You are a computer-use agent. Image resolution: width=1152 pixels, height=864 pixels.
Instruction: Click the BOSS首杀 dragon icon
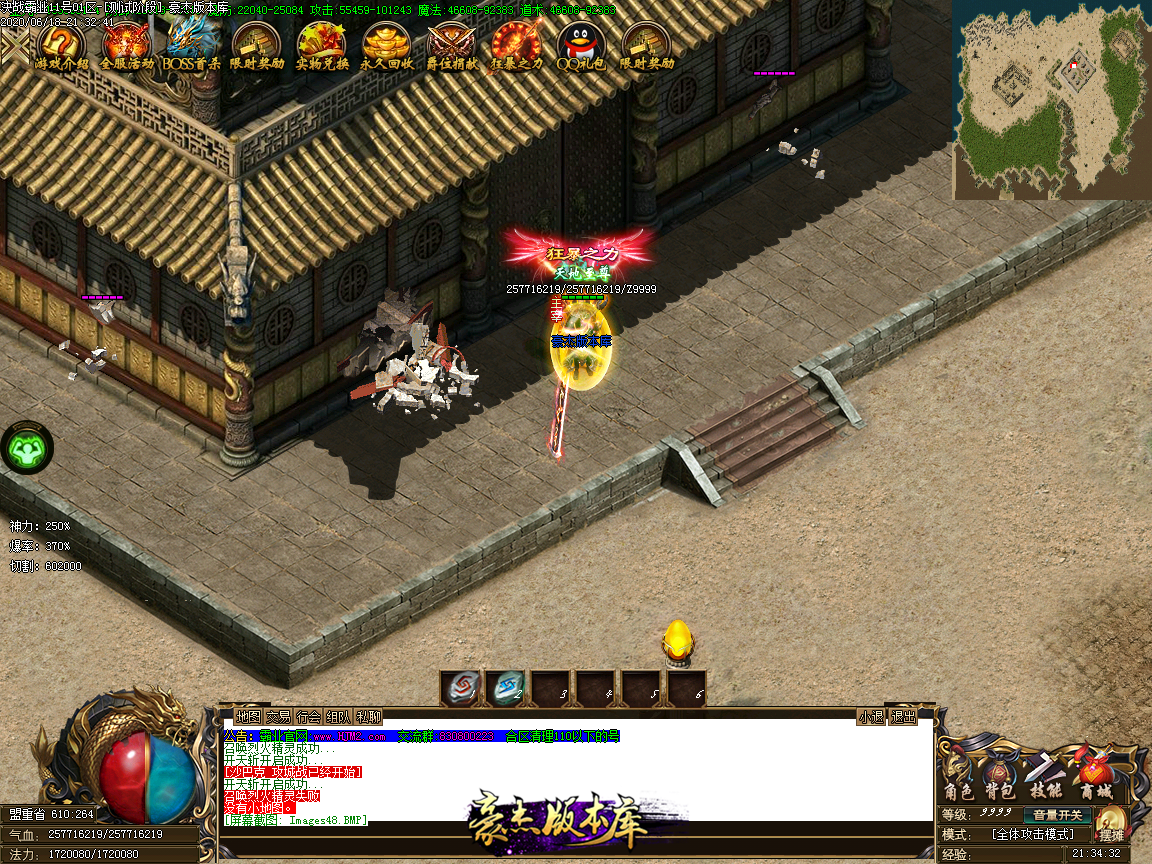pos(191,45)
